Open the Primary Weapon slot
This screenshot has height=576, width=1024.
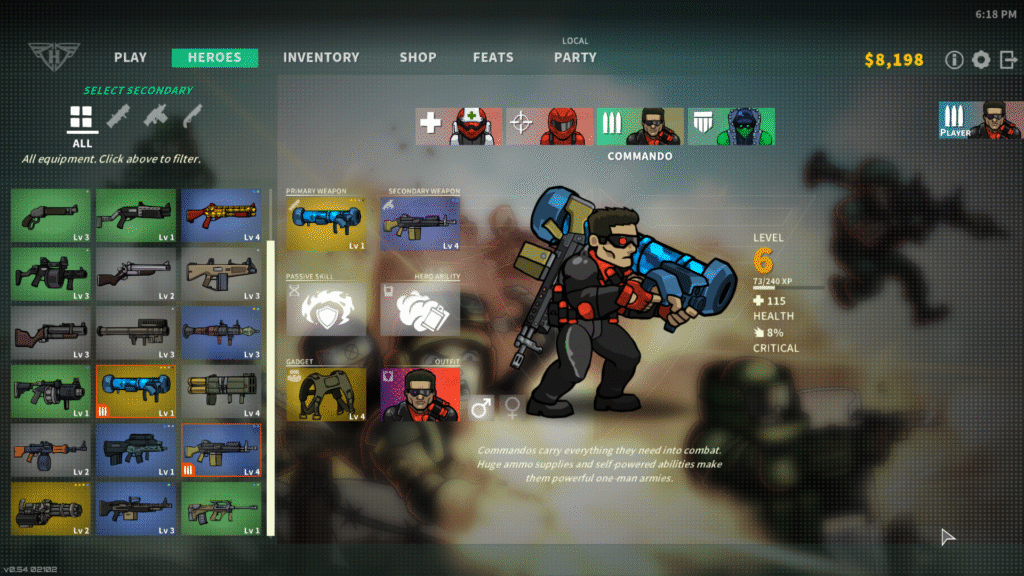(x=326, y=223)
